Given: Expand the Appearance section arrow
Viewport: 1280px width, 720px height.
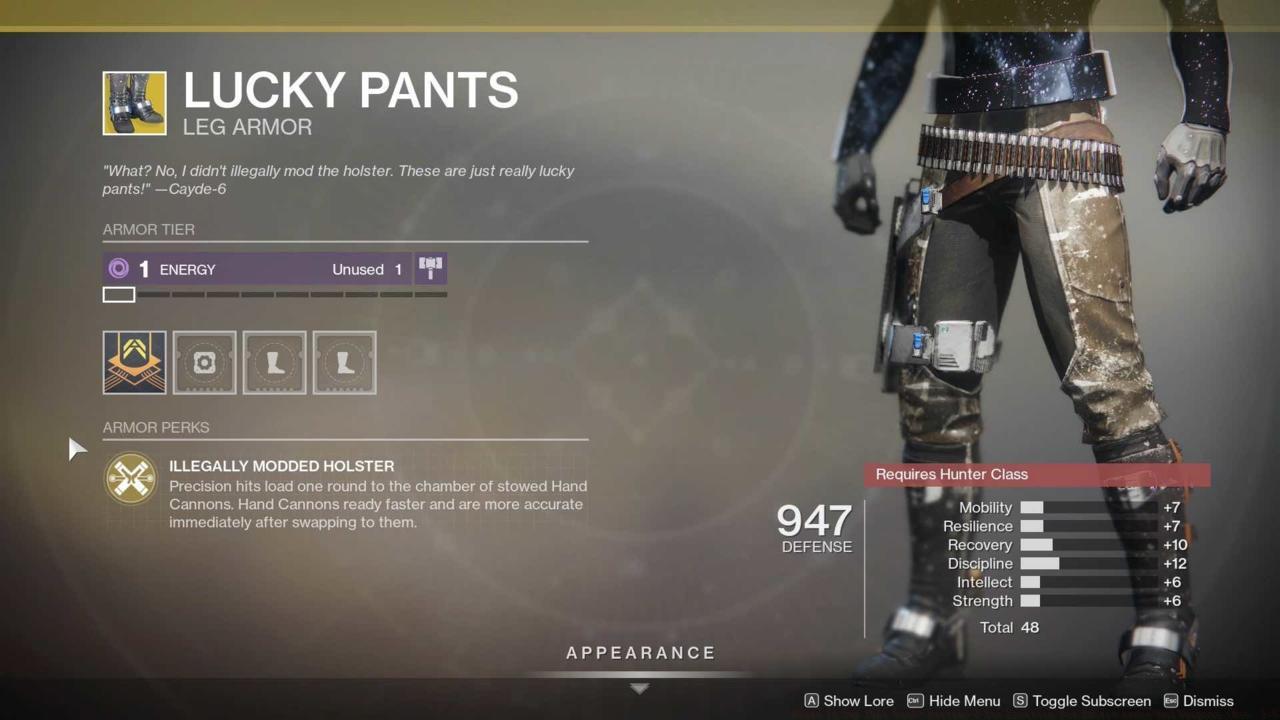Looking at the screenshot, I should (639, 688).
